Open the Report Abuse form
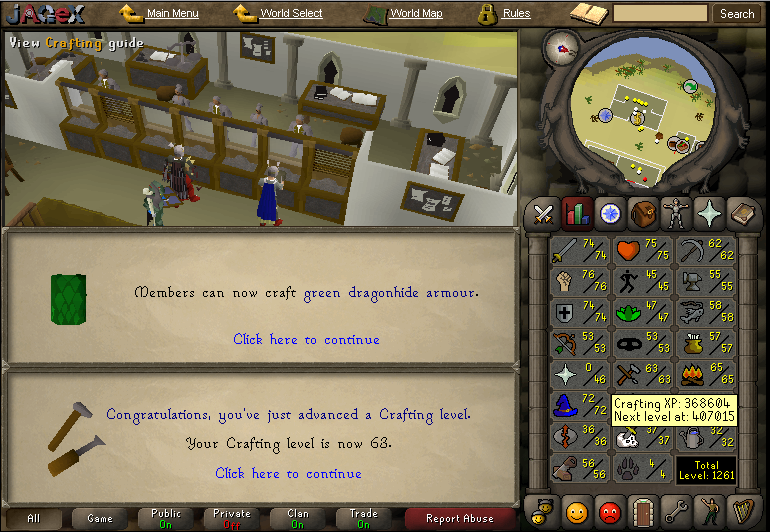Viewport: 770px width, 532px height. pyautogui.click(x=459, y=519)
